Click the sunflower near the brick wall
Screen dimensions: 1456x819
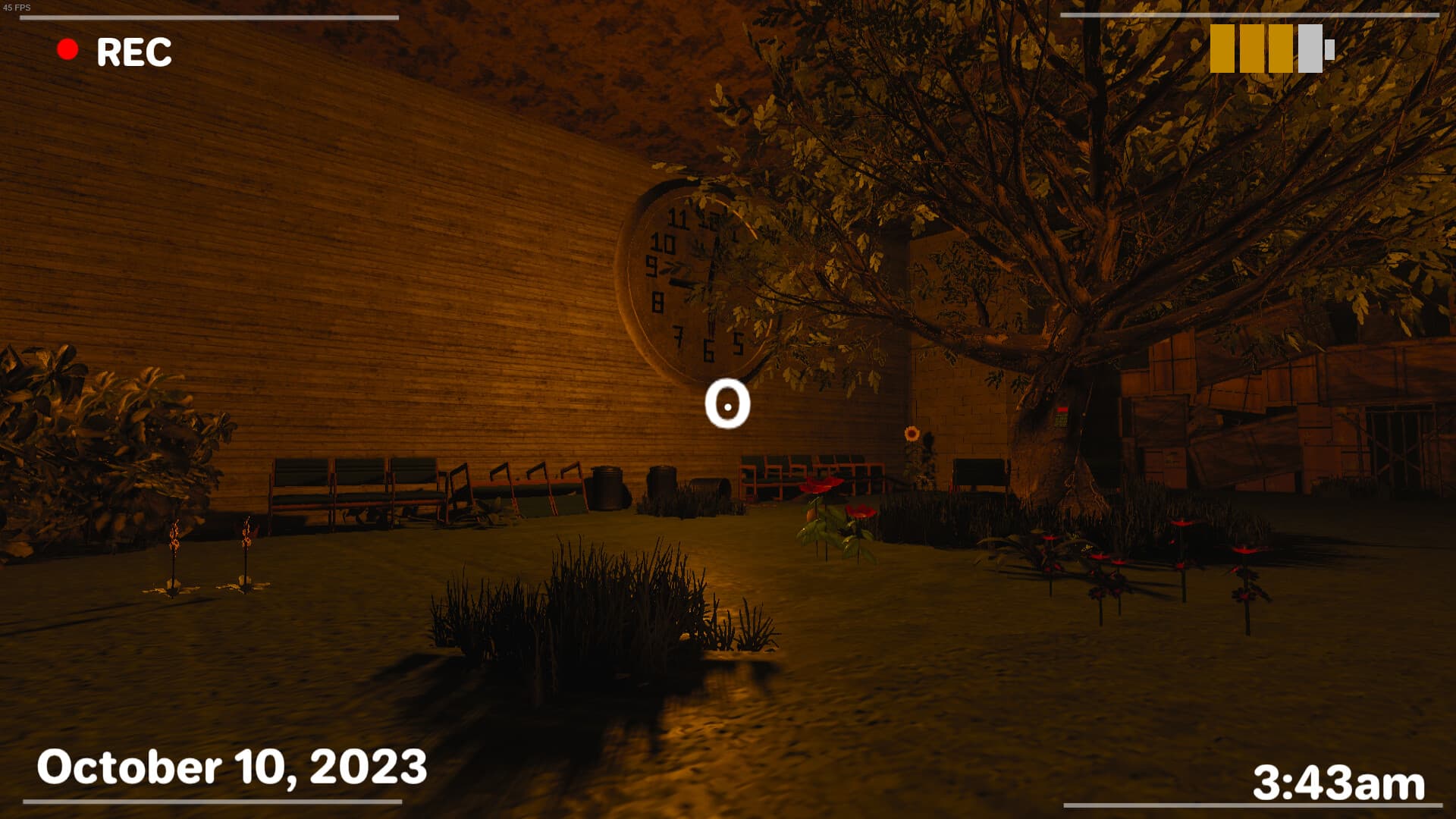(913, 435)
